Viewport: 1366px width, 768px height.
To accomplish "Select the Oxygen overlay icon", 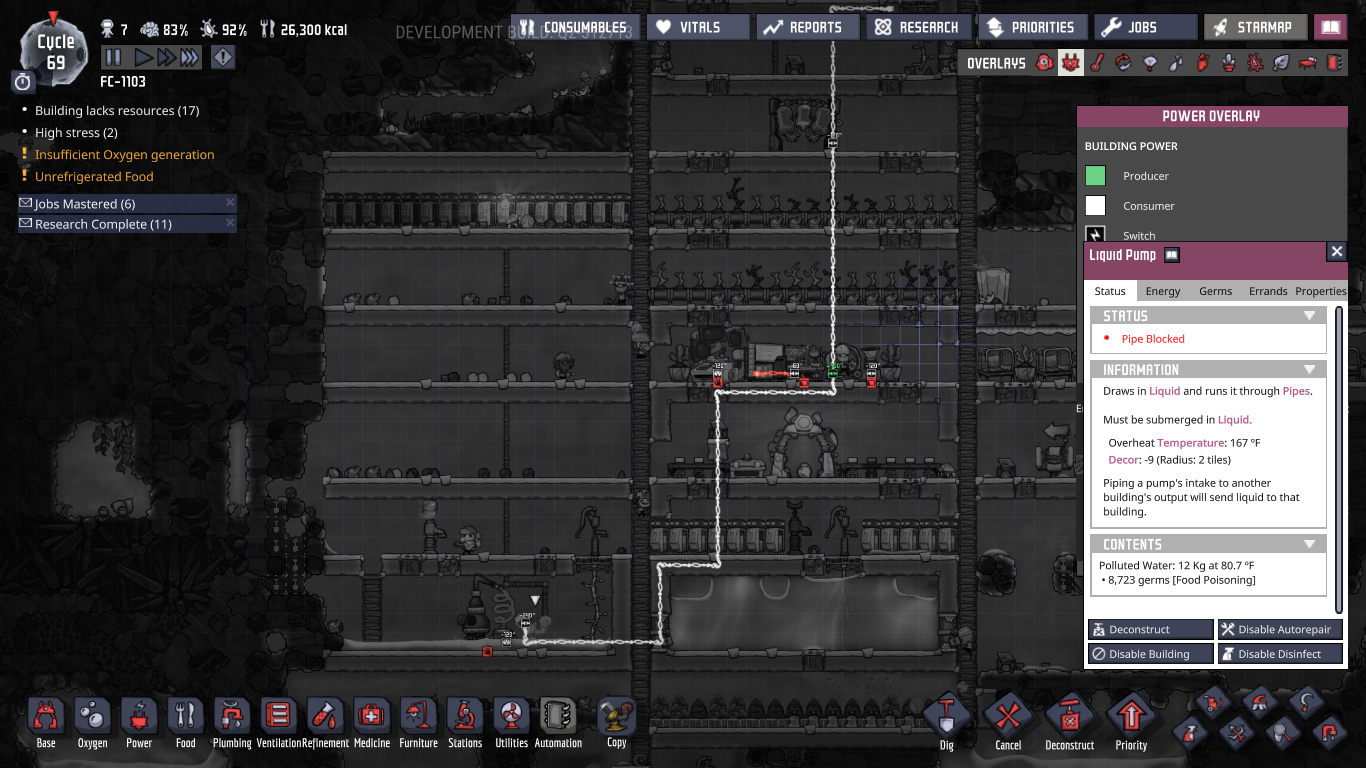I will tap(1046, 62).
